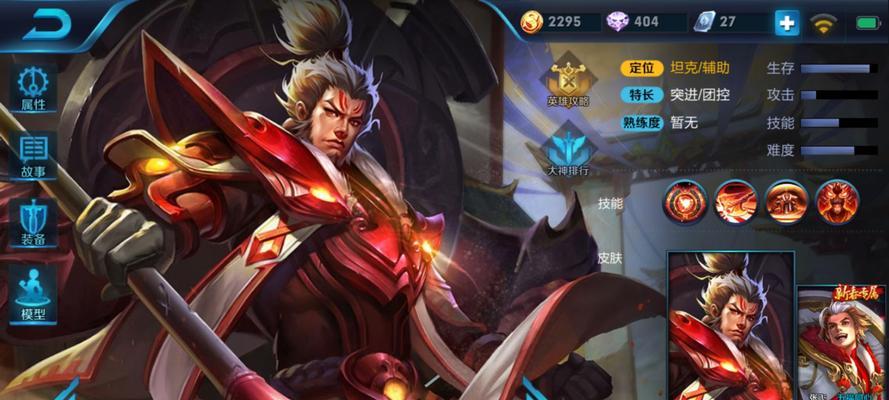Image resolution: width=889 pixels, height=400 pixels.
Task: Select the 模型 model tab
Action: [33, 292]
